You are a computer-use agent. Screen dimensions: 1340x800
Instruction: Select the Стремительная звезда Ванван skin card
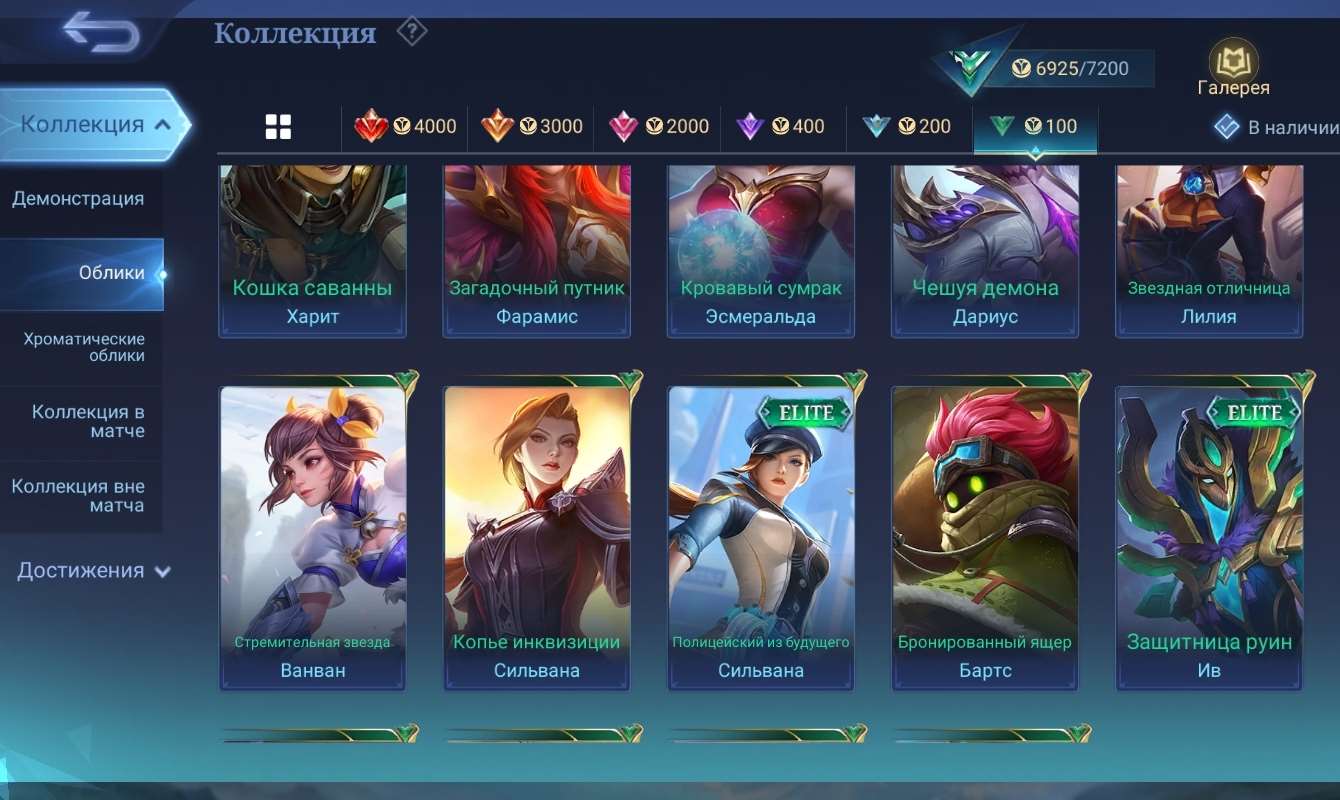[312, 535]
